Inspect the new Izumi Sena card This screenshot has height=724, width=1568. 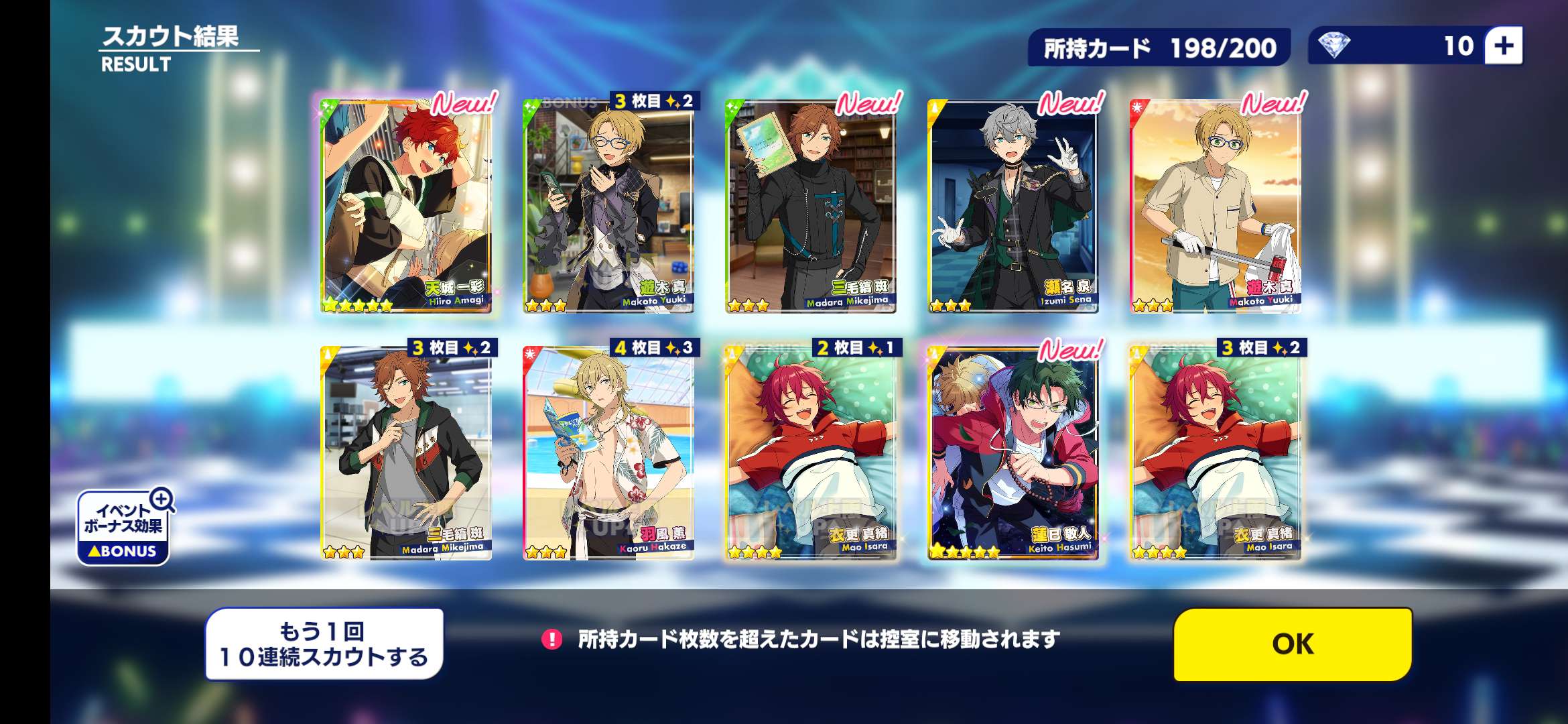click(1013, 206)
